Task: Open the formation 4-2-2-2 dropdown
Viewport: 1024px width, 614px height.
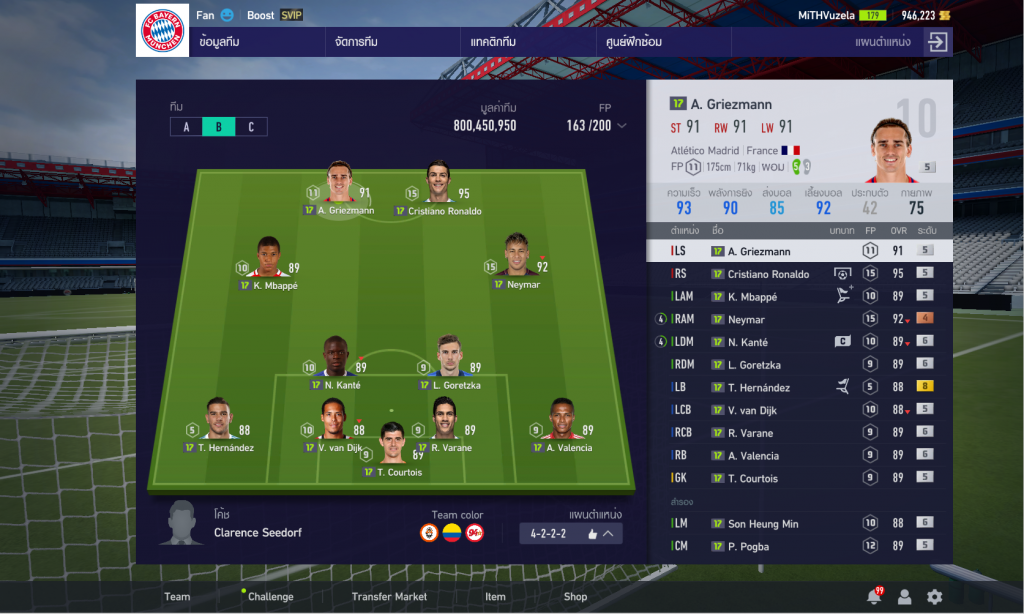Action: [x=570, y=534]
